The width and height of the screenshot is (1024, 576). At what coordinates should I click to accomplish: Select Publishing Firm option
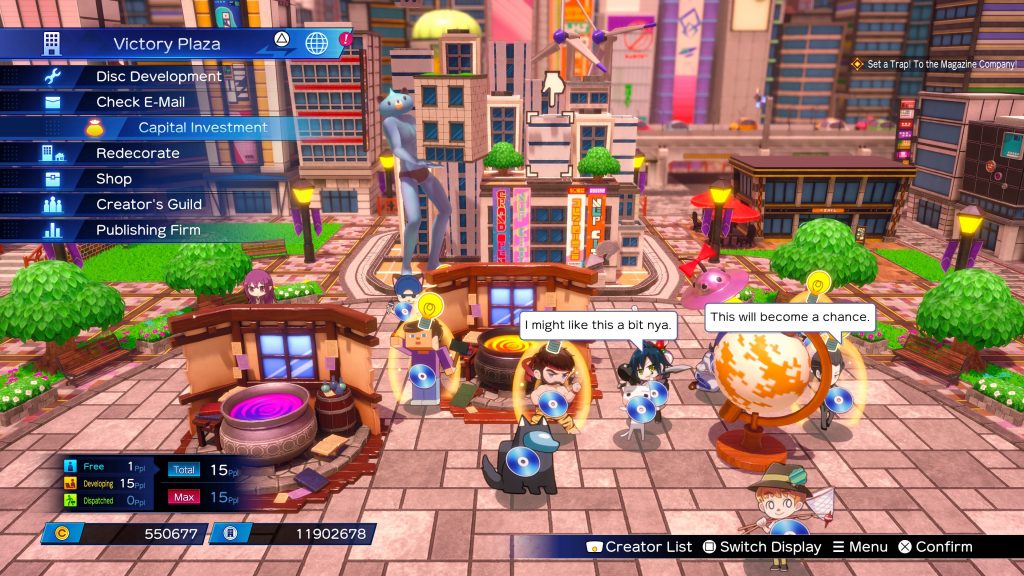point(148,230)
